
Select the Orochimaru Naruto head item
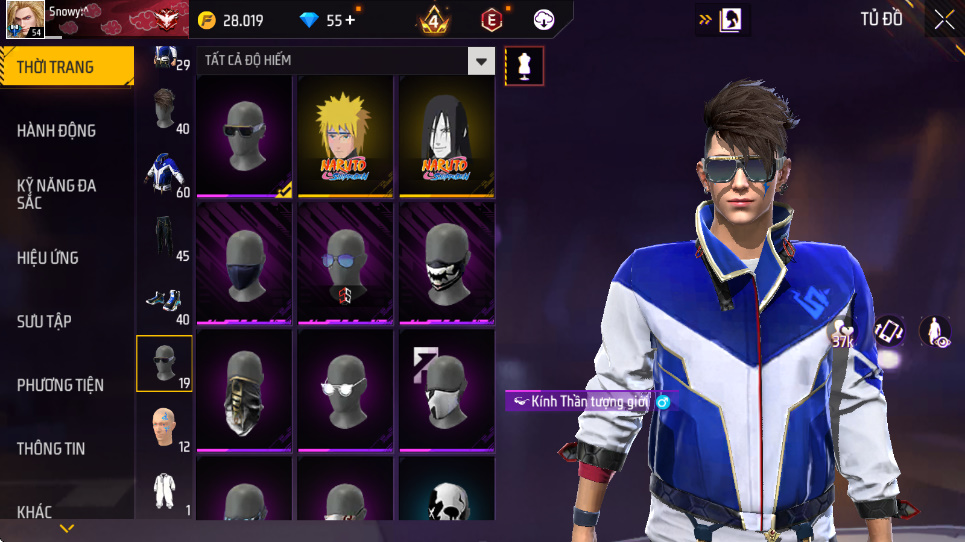[447, 135]
